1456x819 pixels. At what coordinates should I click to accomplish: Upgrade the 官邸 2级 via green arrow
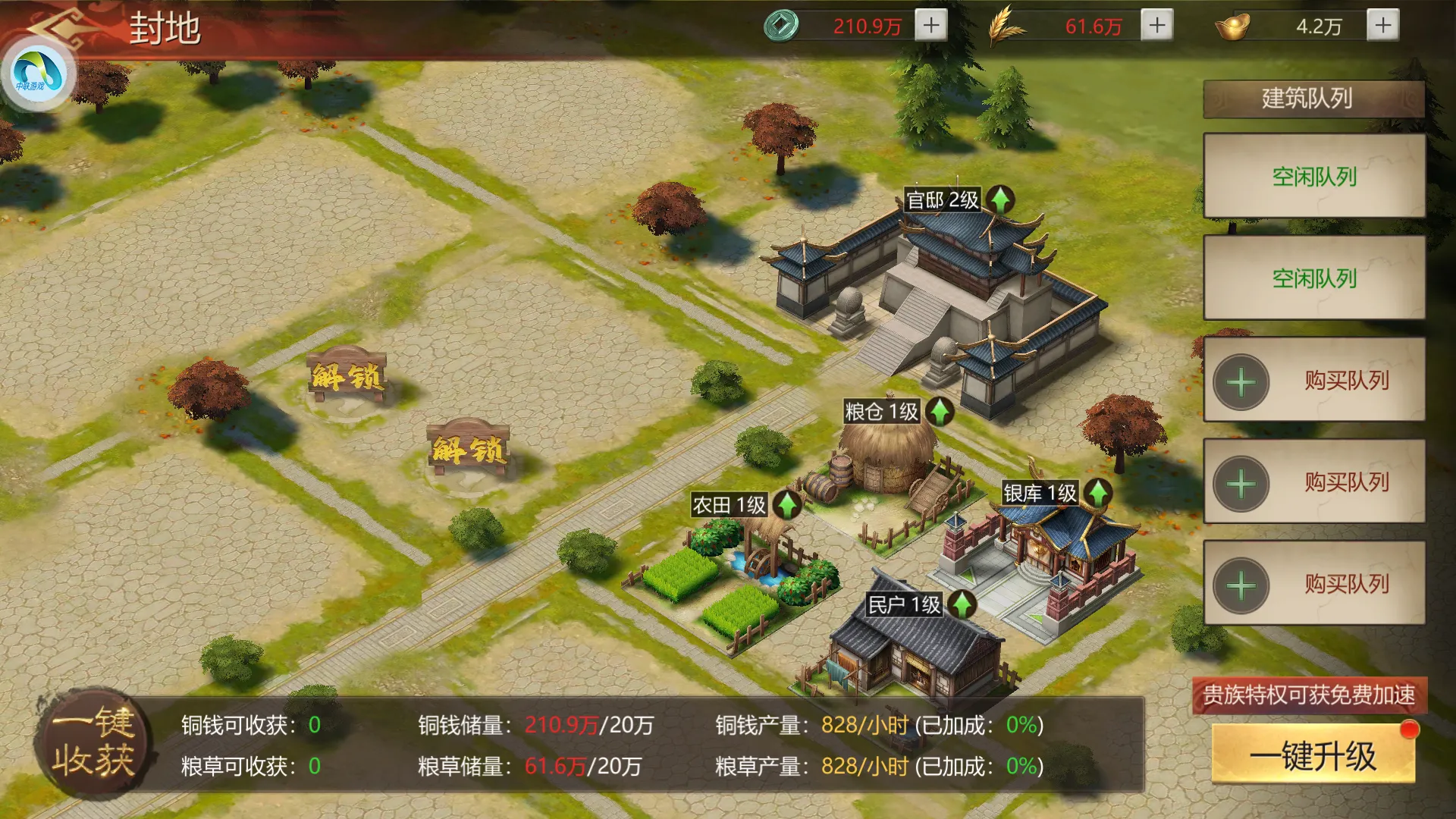(1000, 199)
